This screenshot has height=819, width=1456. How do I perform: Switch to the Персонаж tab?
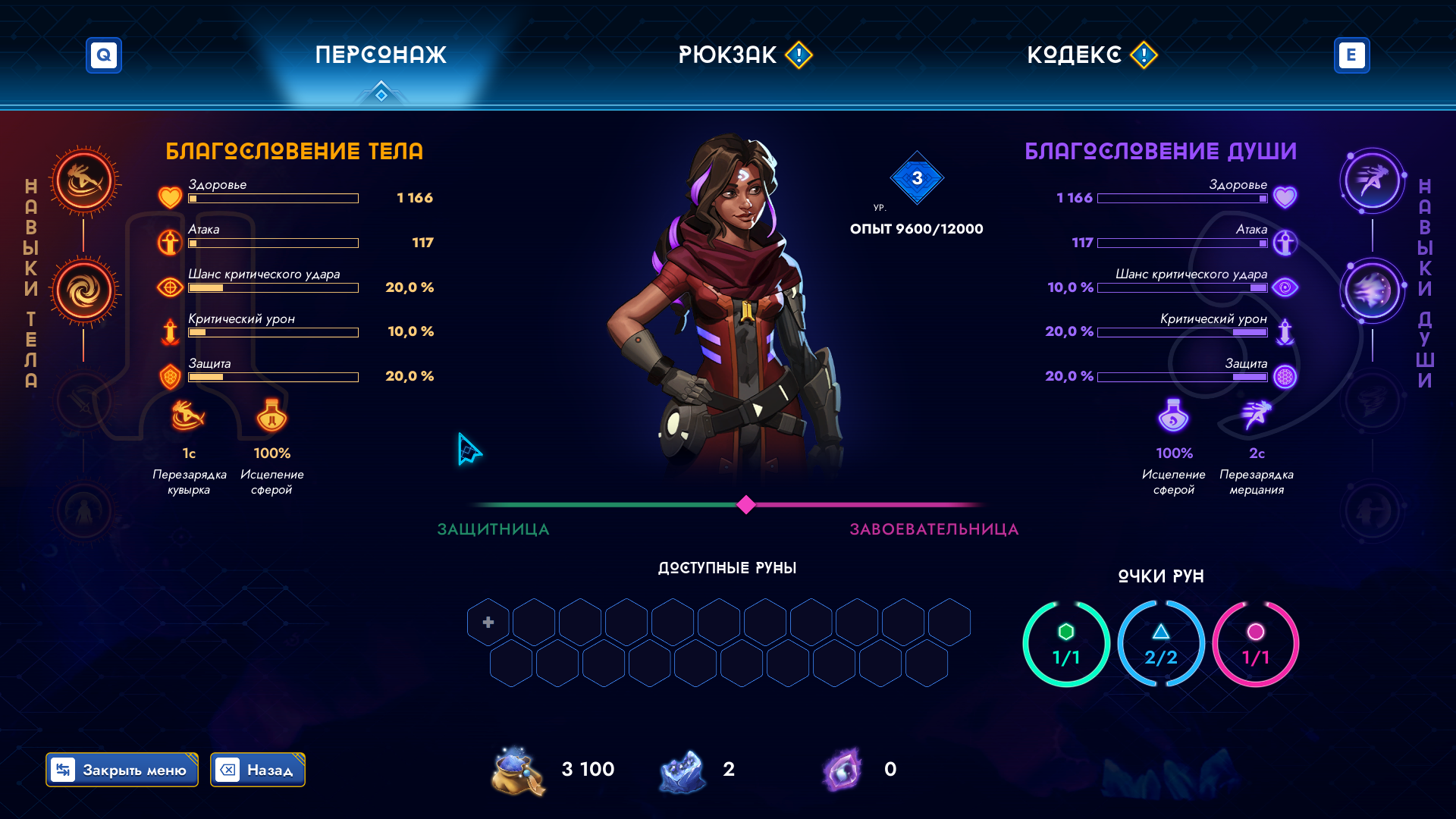click(x=381, y=55)
